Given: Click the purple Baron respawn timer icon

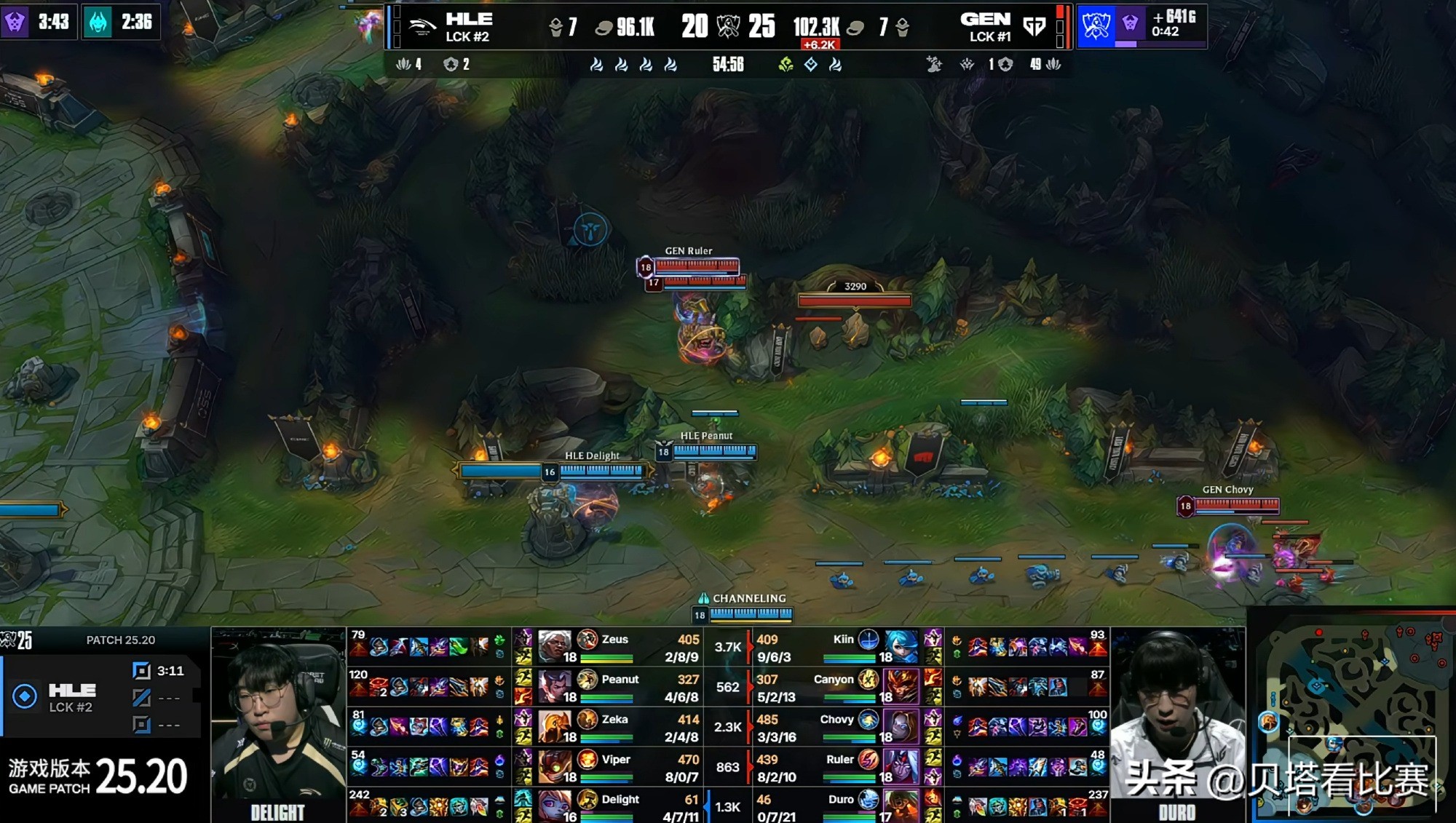Looking at the screenshot, I should tap(15, 22).
